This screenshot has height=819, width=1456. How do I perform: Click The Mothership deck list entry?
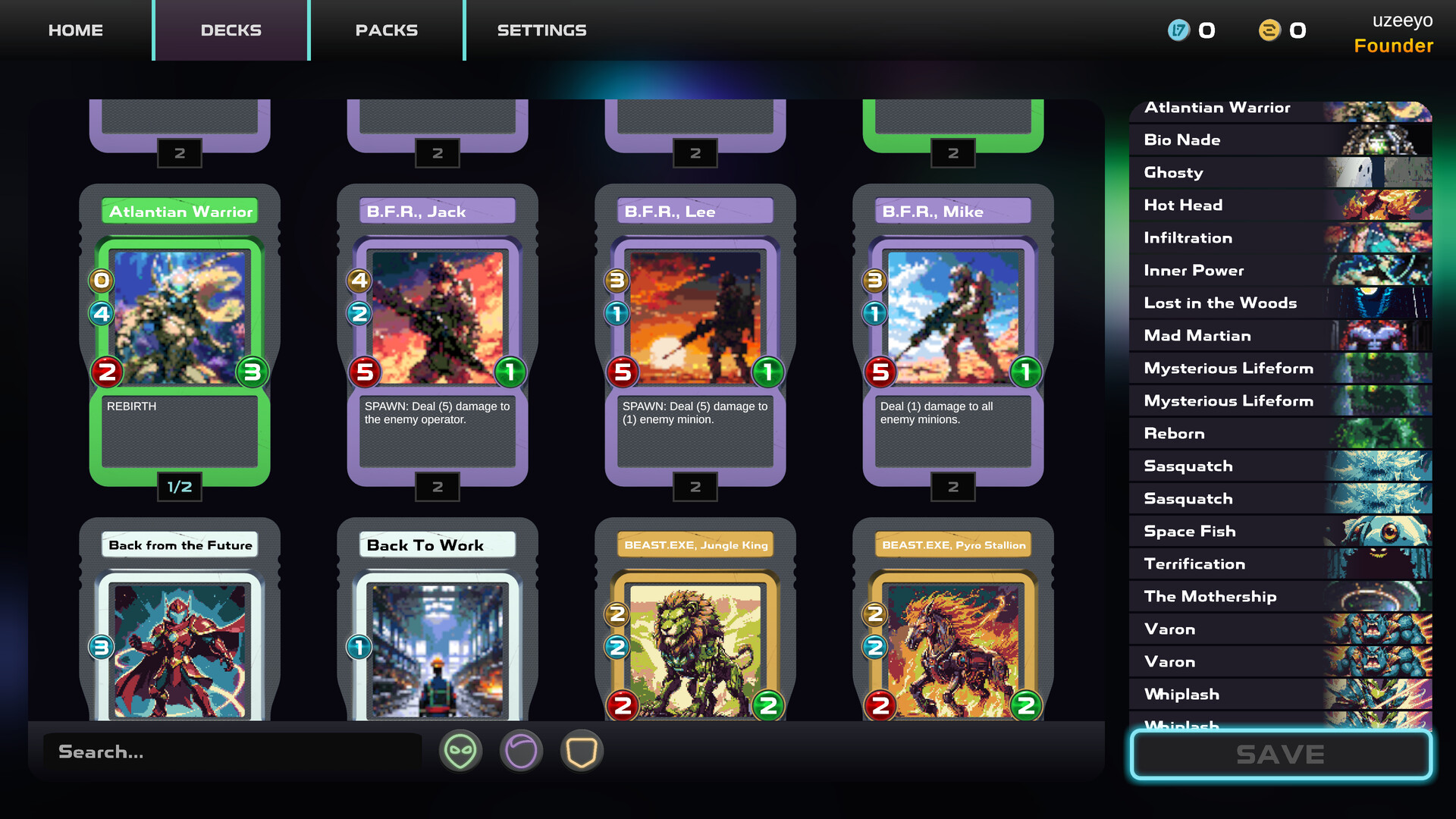1280,597
